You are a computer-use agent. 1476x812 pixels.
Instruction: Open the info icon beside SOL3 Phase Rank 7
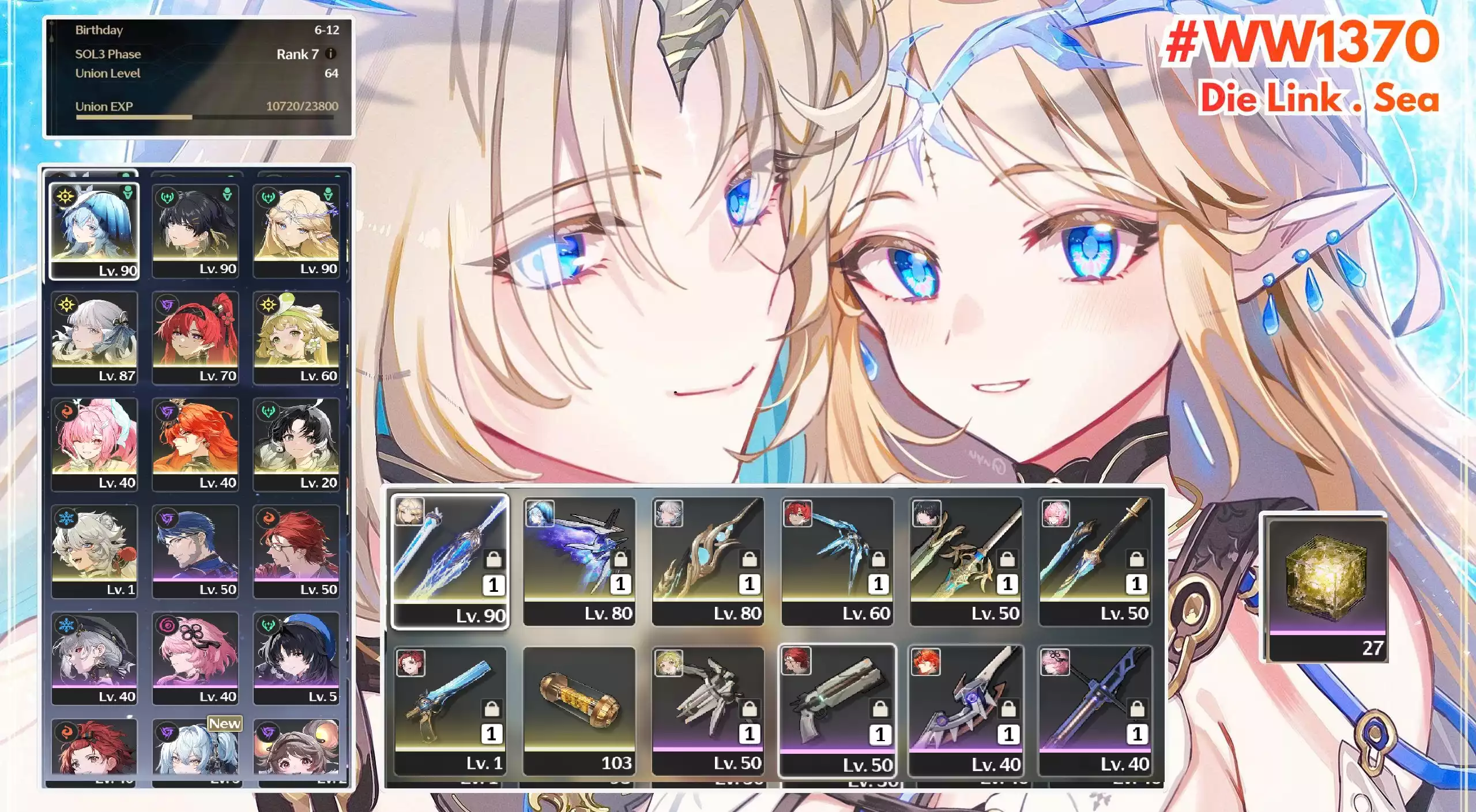332,54
